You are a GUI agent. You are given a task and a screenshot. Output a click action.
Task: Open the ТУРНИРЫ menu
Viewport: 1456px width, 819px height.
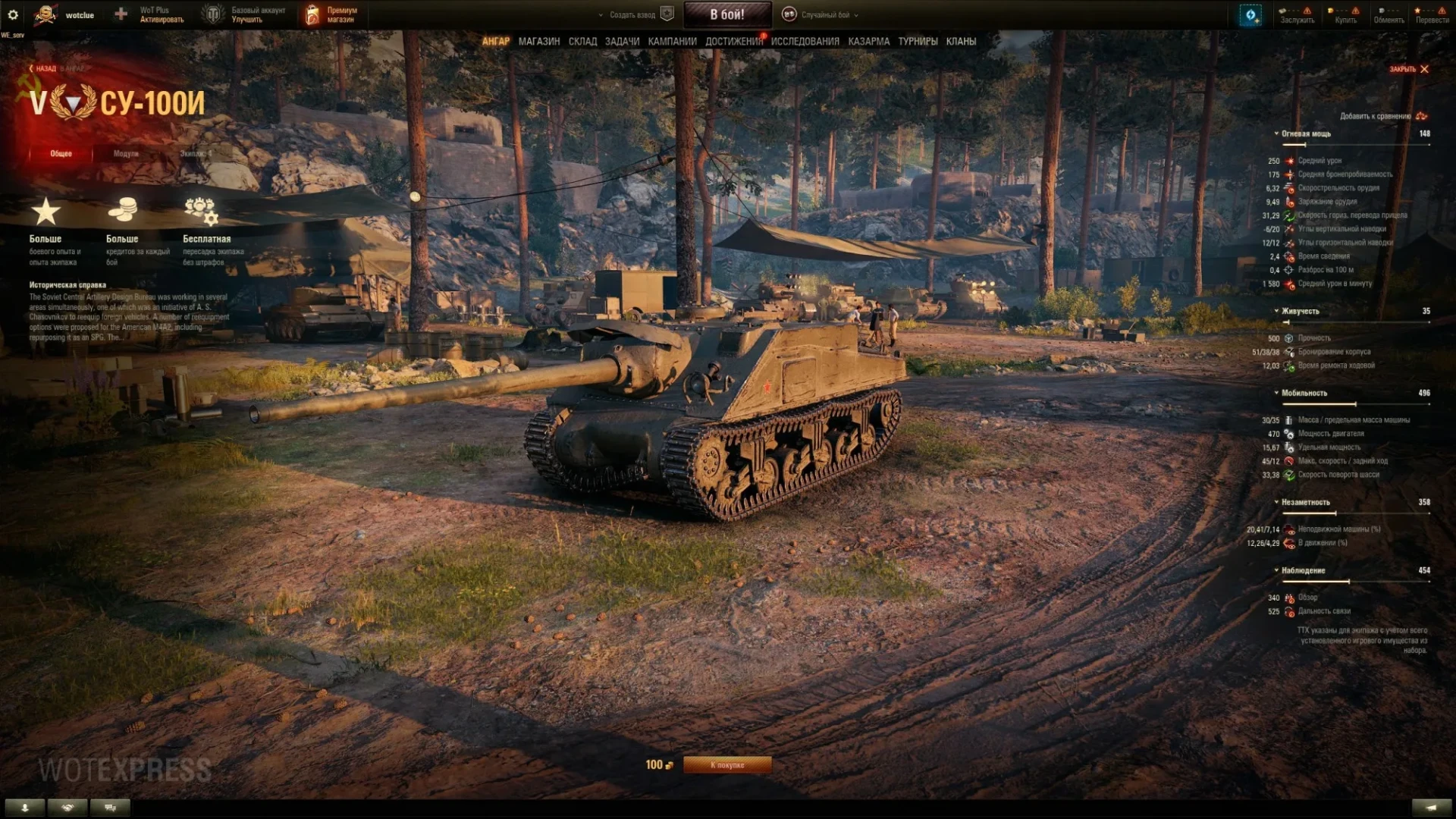[918, 42]
